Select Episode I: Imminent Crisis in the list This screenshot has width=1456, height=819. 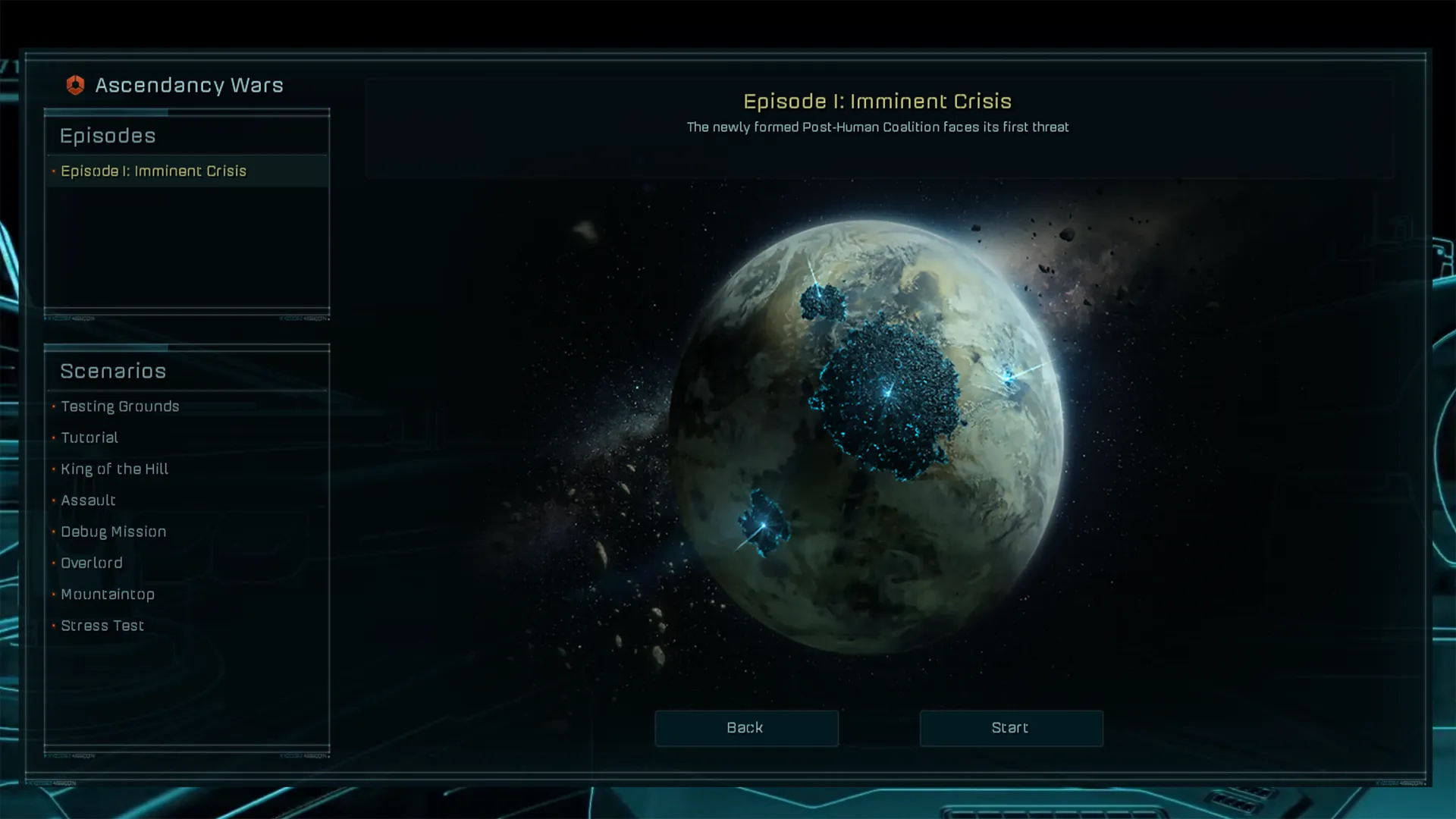click(x=153, y=171)
